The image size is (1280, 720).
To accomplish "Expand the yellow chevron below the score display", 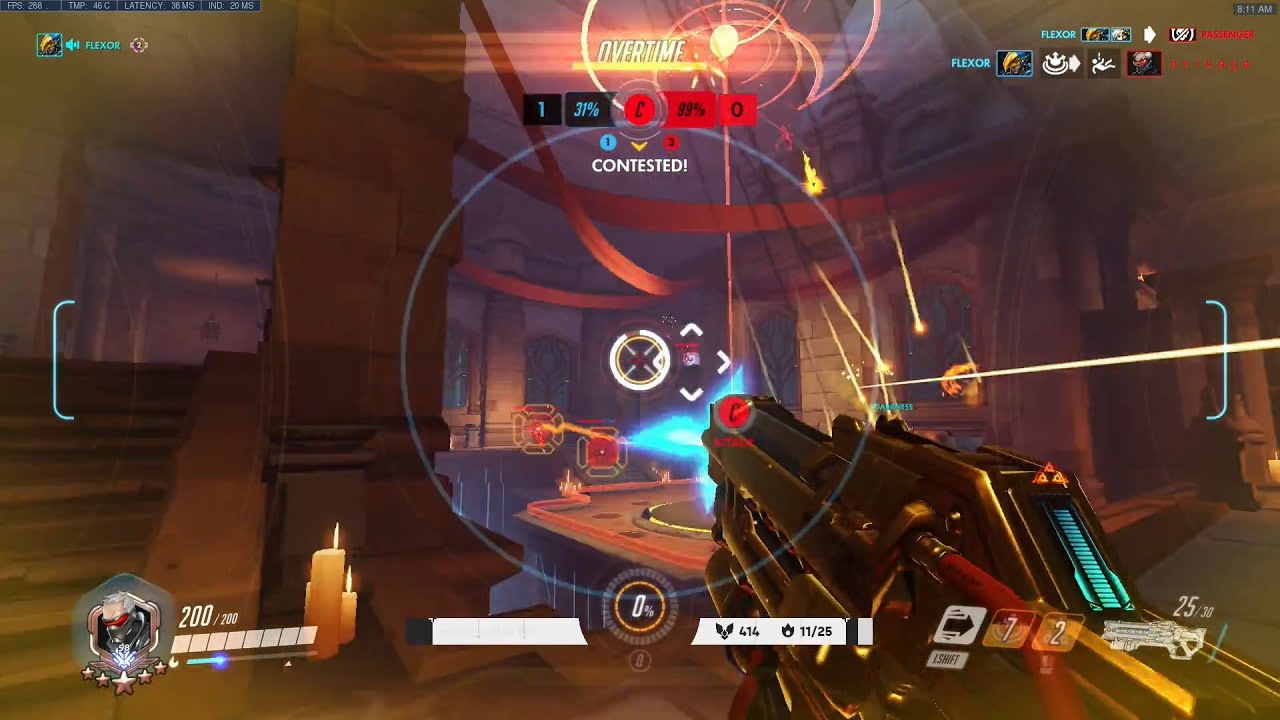I will (638, 146).
